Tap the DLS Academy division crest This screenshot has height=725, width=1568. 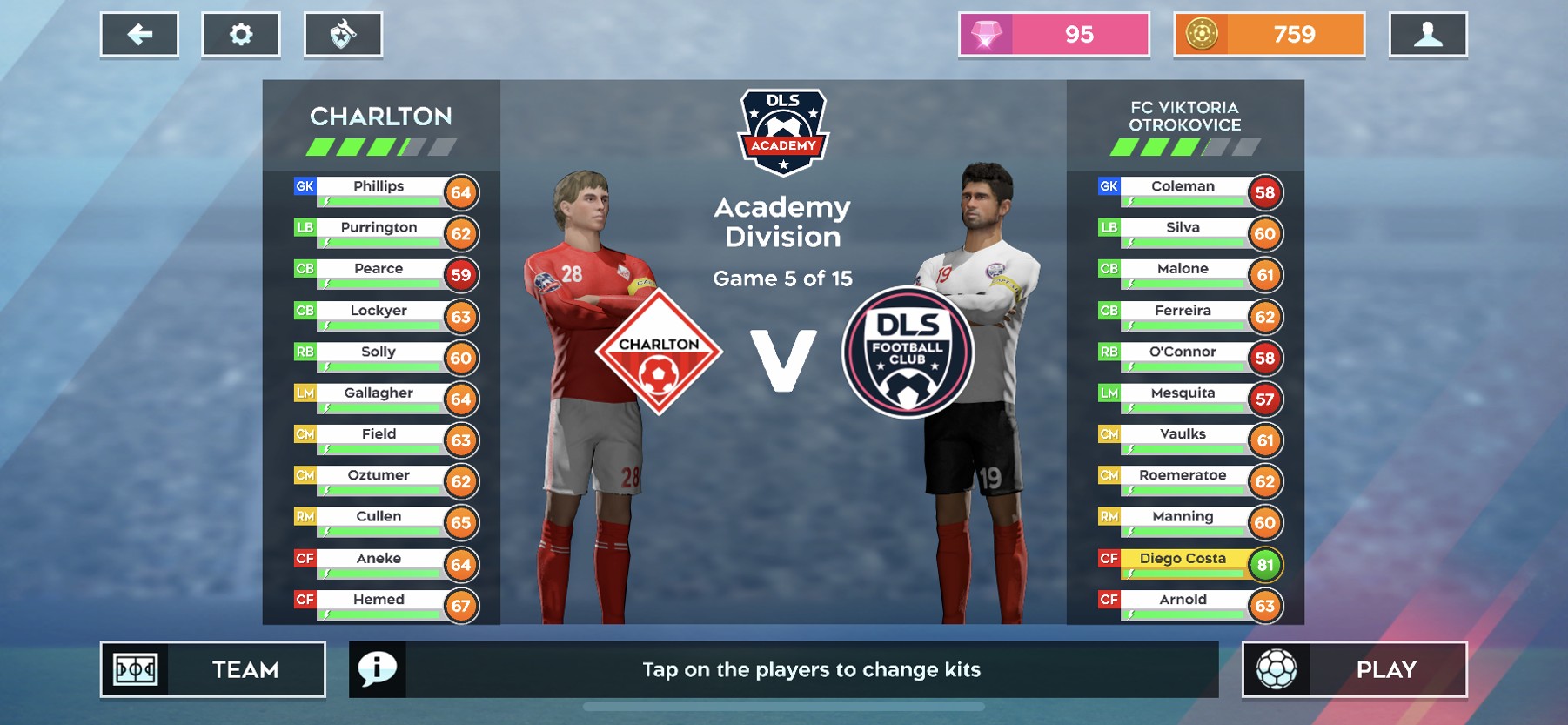click(783, 132)
